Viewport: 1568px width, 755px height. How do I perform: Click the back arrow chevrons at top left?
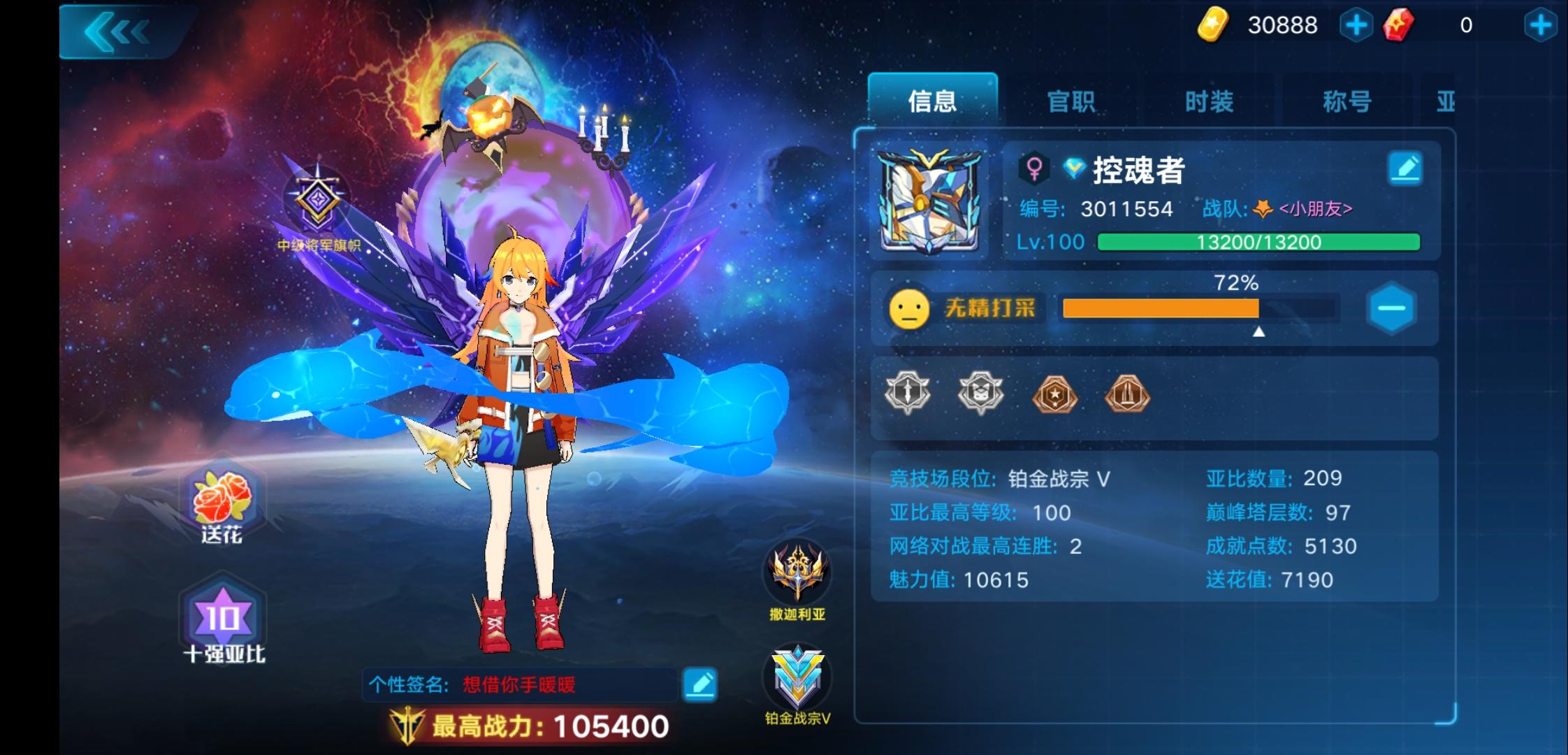click(116, 29)
